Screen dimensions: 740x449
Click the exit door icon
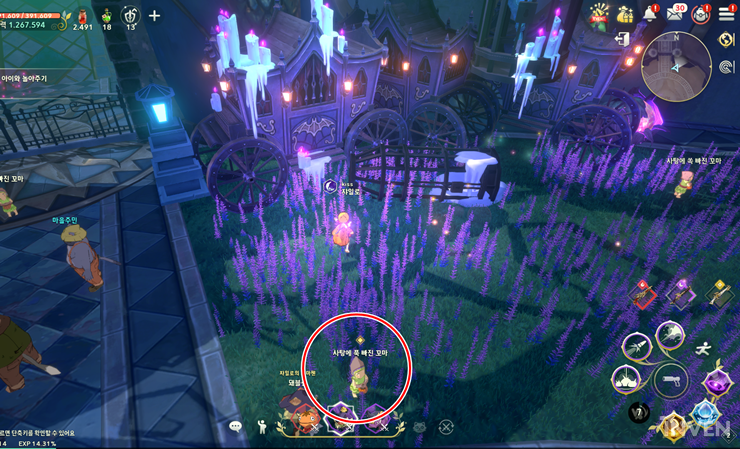(625, 40)
